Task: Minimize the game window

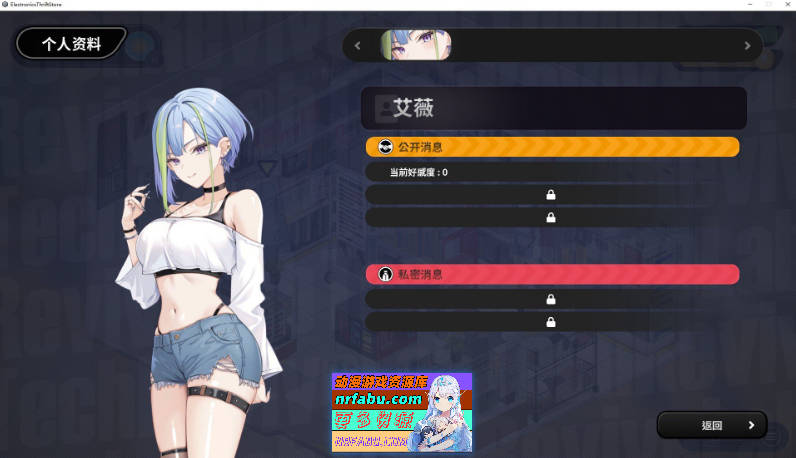Action: click(750, 5)
